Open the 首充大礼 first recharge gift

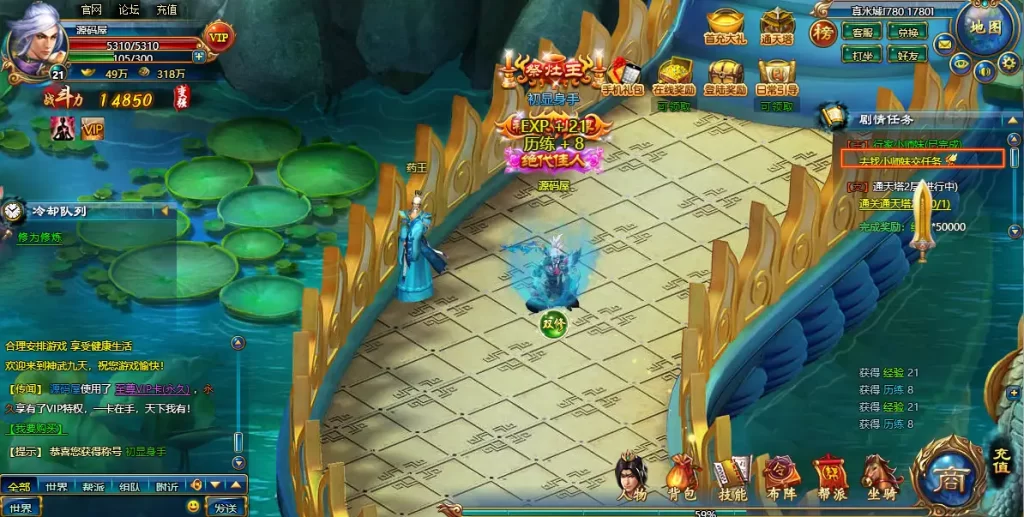[x=727, y=27]
